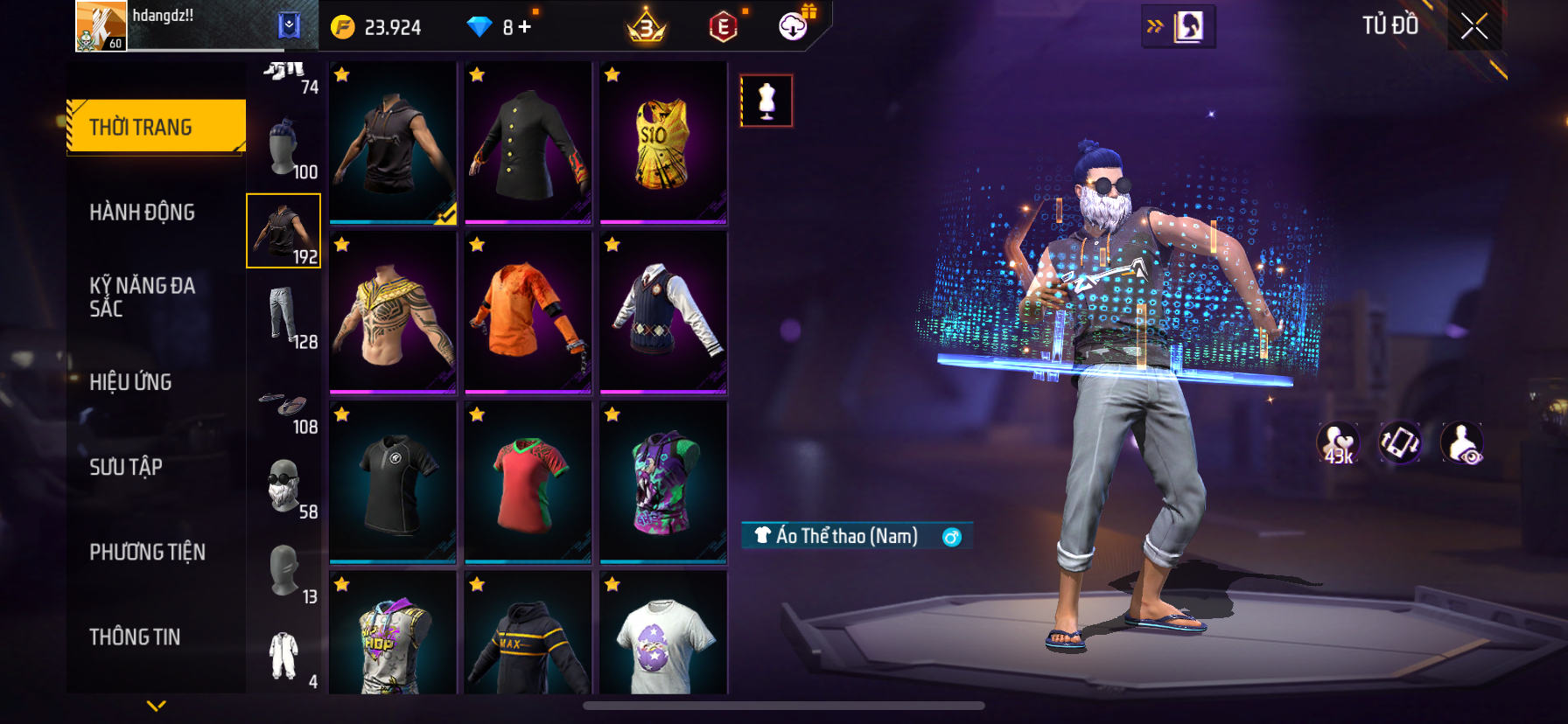The height and width of the screenshot is (724, 1568).
Task: Toggle the character view eye icon
Action: [1461, 443]
